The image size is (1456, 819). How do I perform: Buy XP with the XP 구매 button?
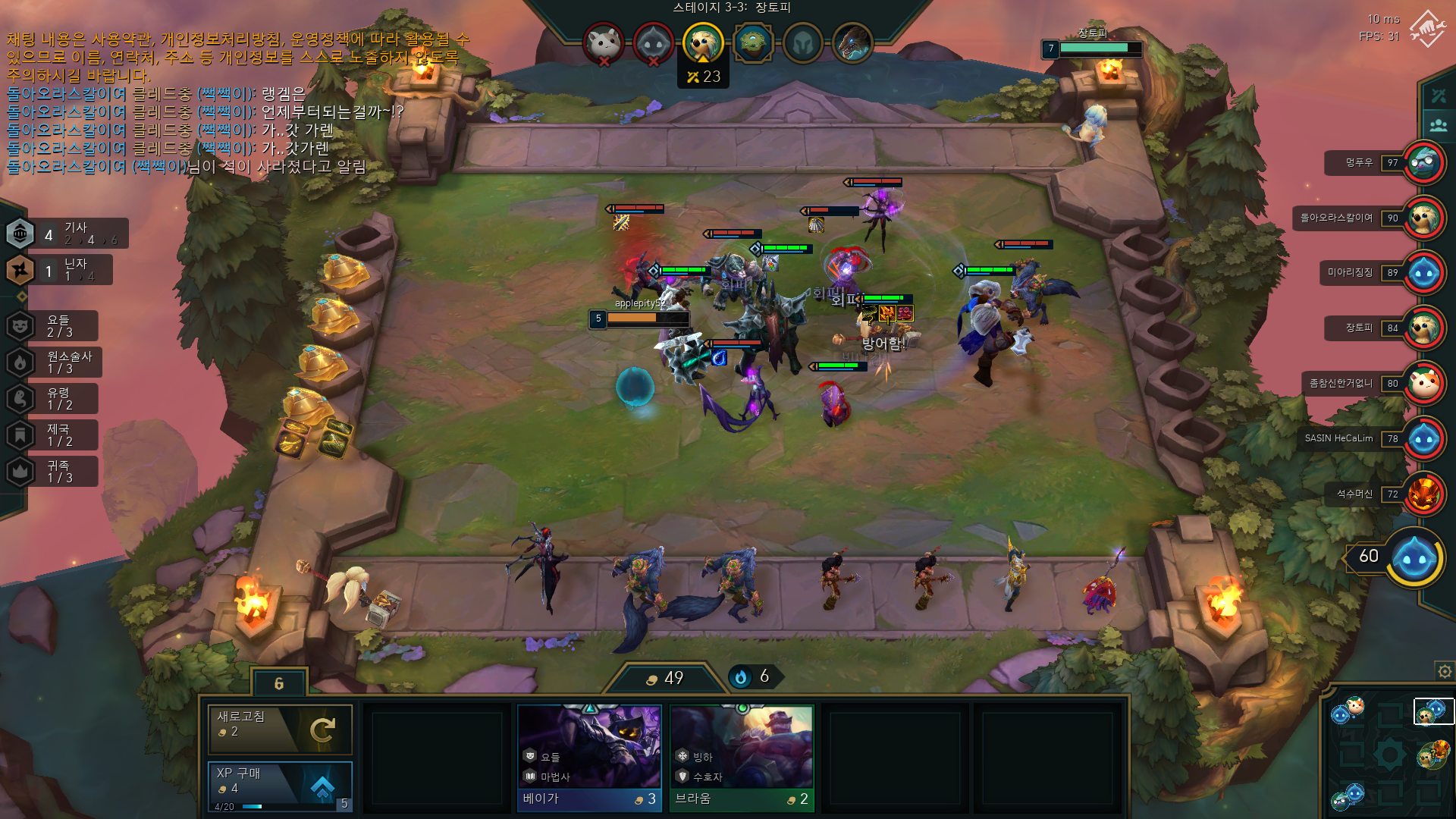[x=280, y=785]
